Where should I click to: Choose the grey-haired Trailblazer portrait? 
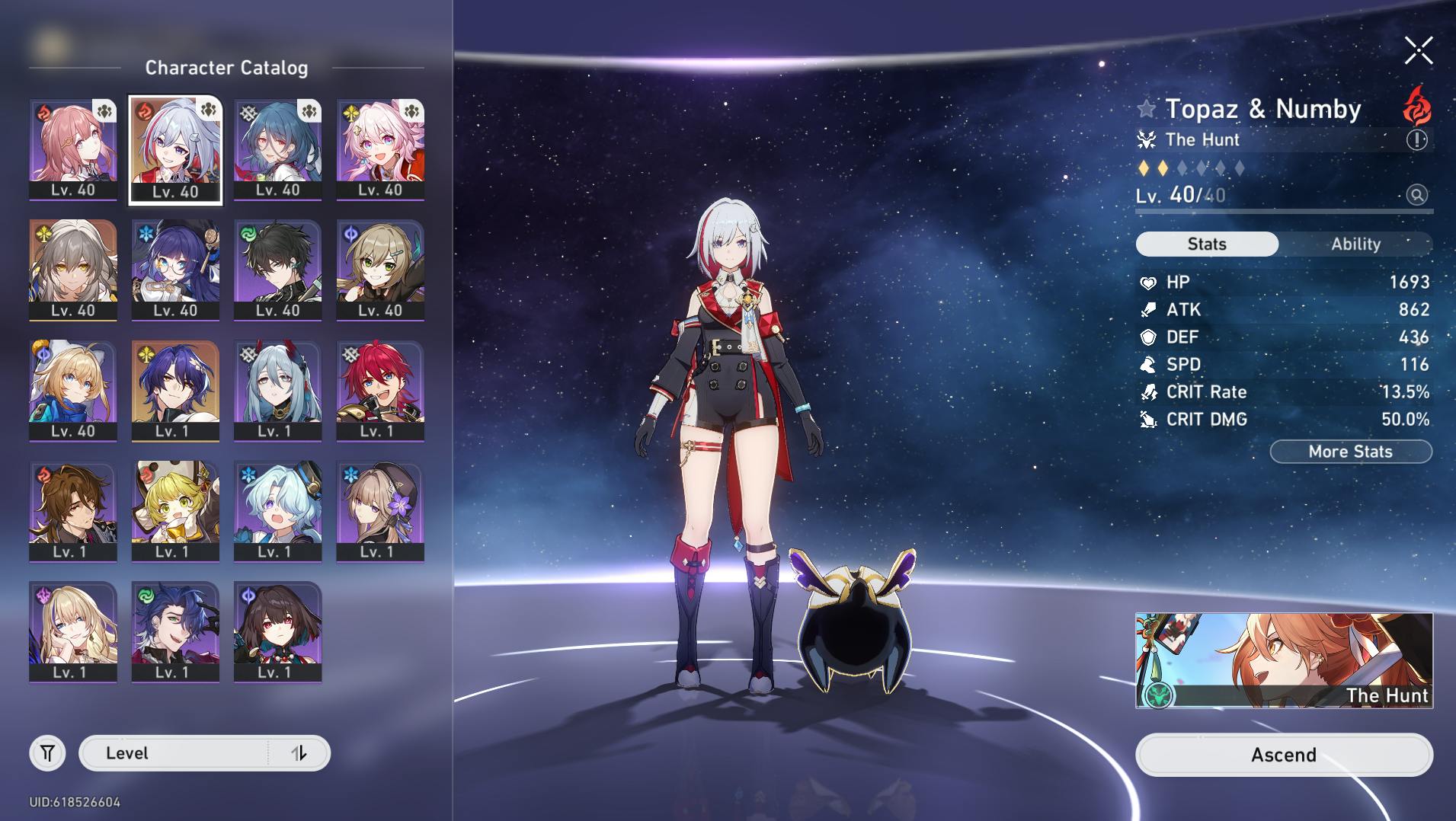(73, 270)
